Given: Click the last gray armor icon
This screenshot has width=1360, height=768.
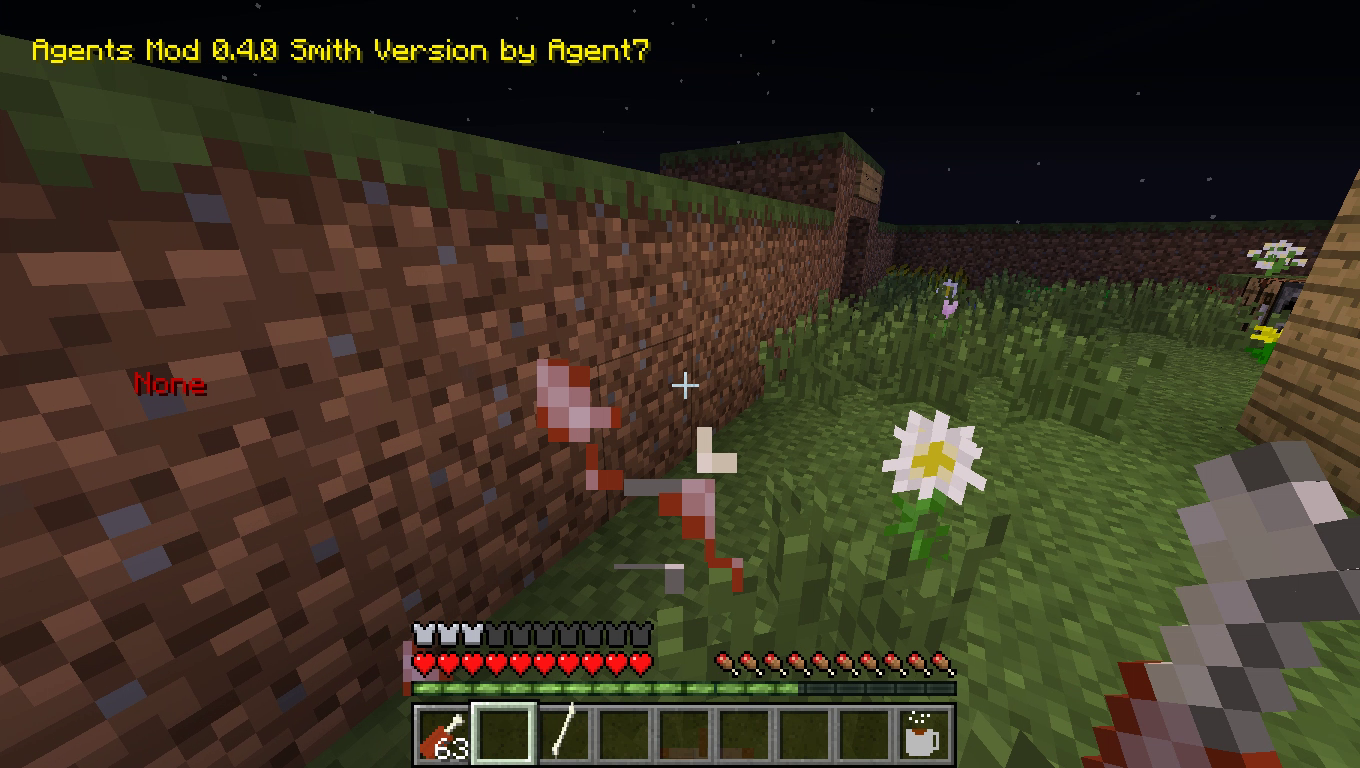Looking at the screenshot, I should 643,631.
